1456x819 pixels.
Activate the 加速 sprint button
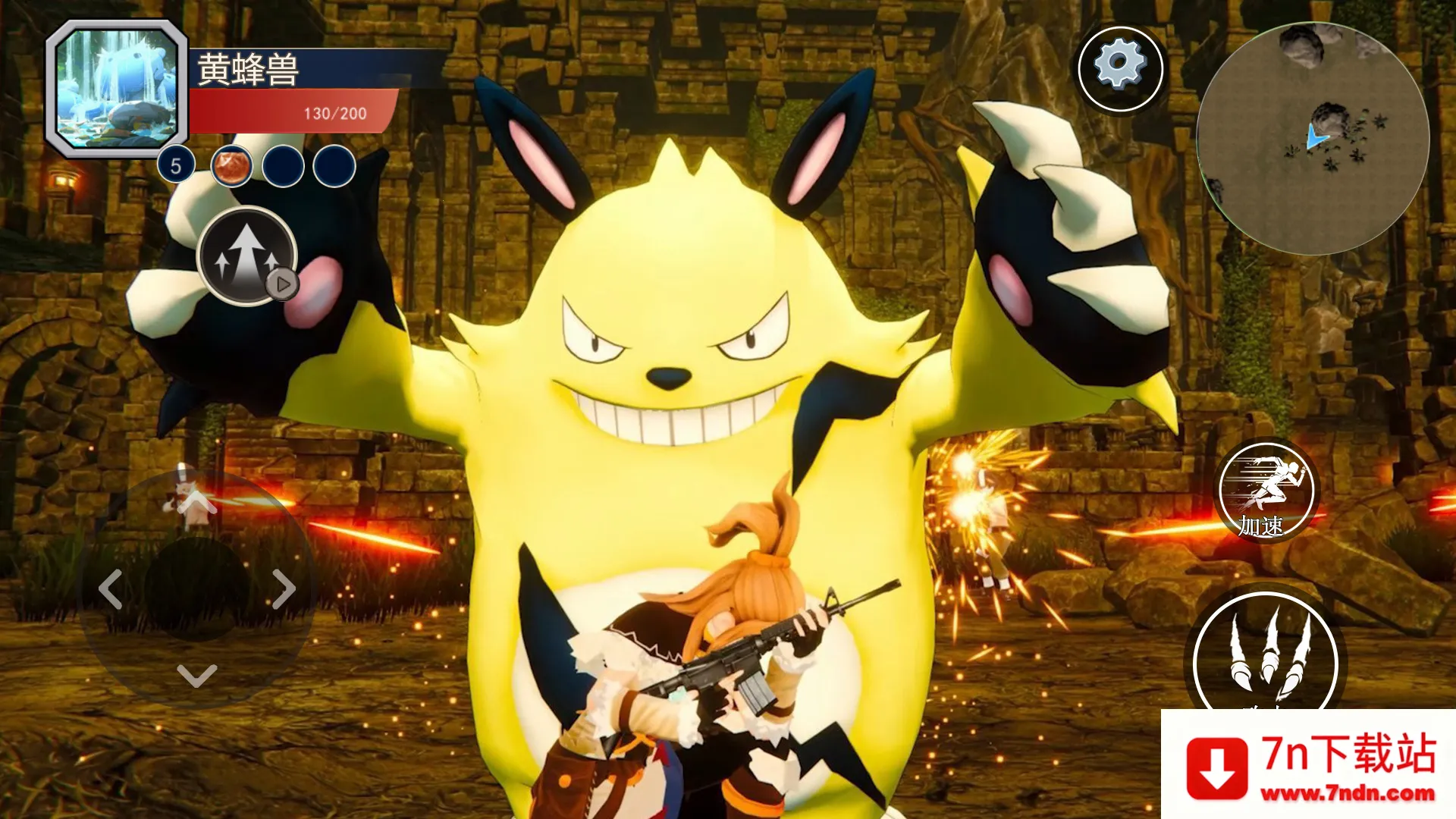tap(1266, 492)
